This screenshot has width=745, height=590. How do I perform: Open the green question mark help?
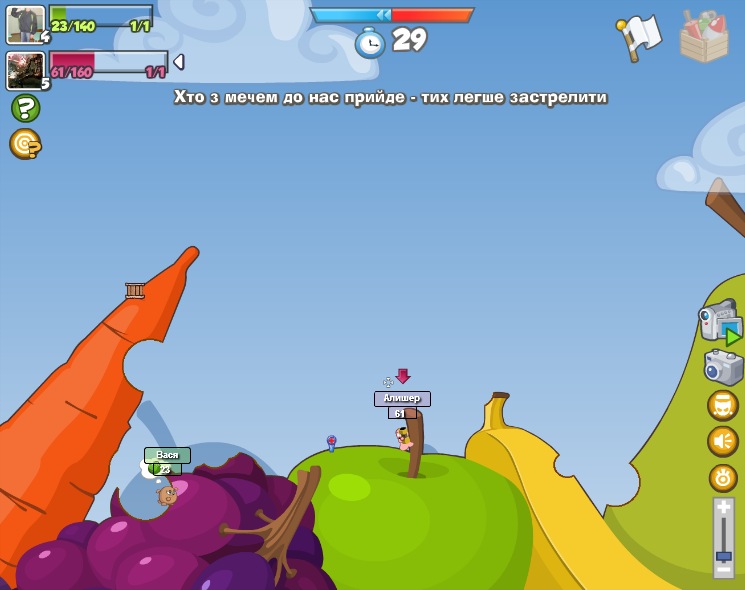[25, 108]
